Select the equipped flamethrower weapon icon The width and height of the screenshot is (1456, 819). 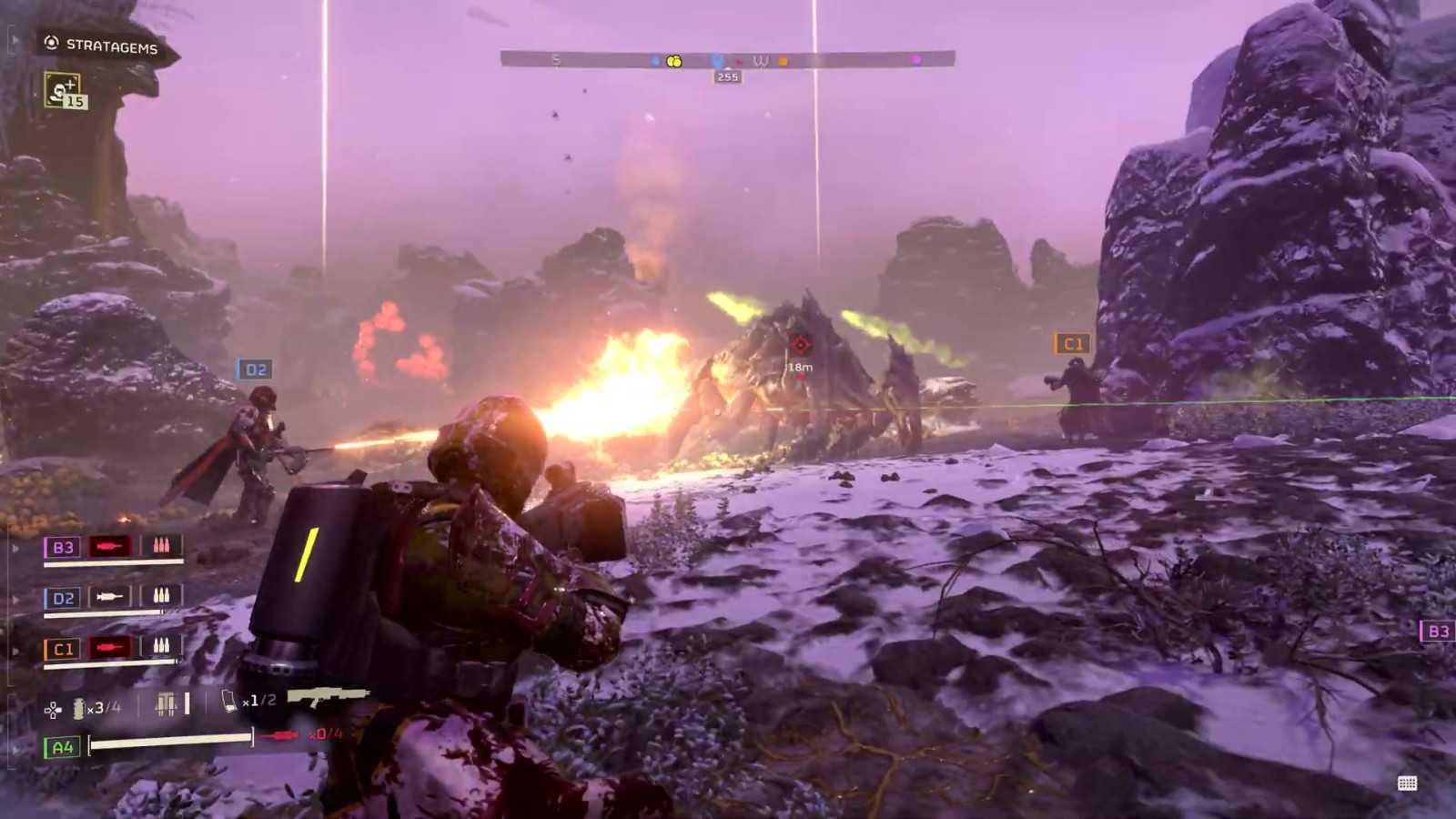[x=328, y=697]
